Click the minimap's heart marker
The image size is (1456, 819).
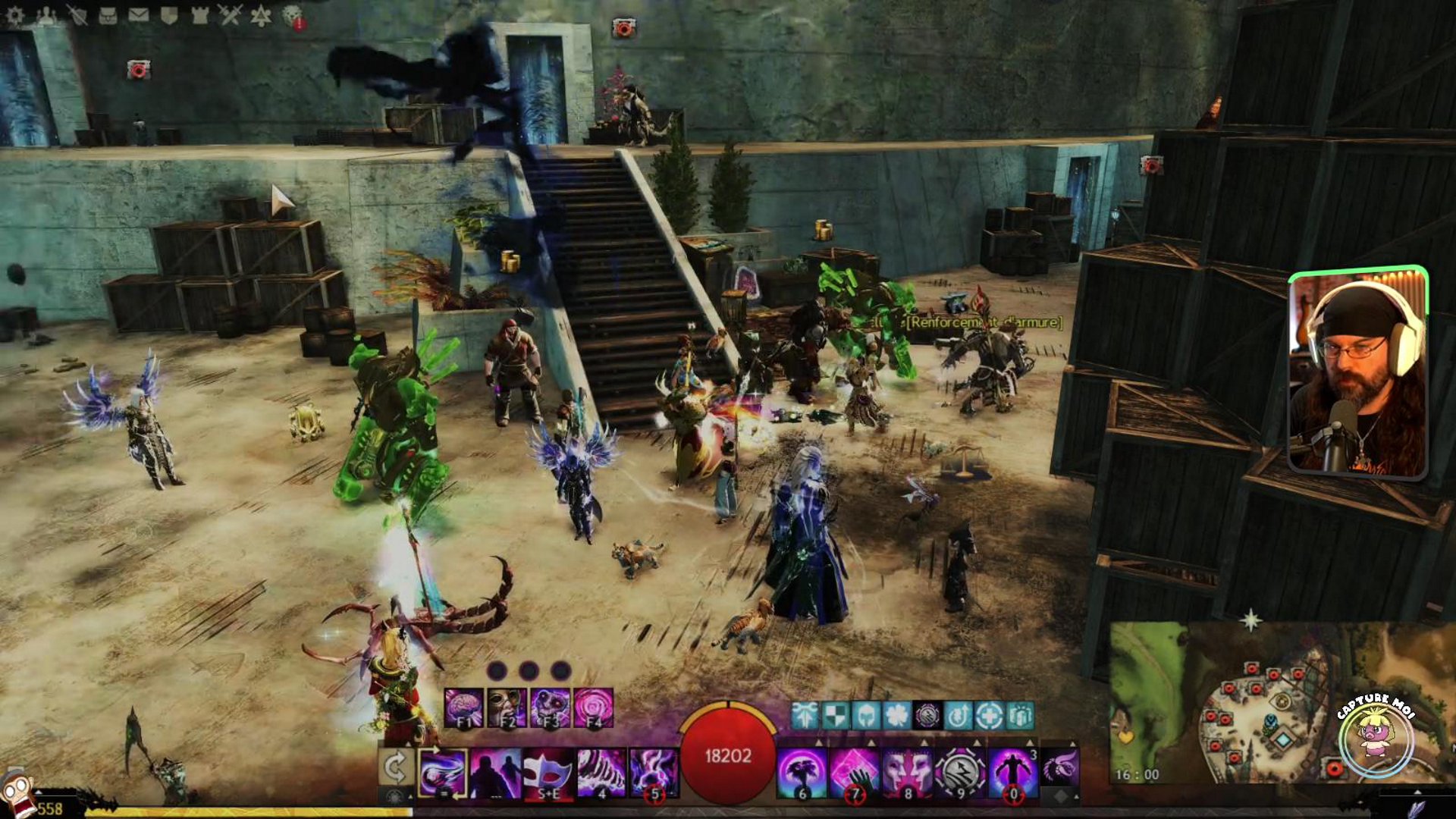(1125, 736)
